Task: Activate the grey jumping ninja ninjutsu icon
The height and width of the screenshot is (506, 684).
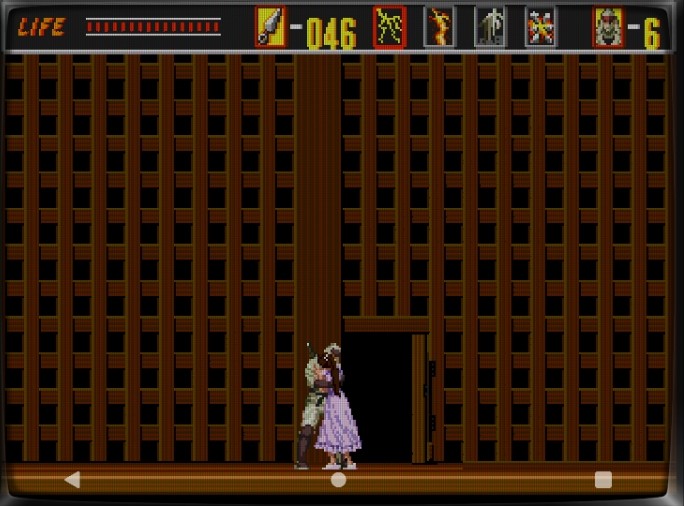Action: [x=490, y=27]
